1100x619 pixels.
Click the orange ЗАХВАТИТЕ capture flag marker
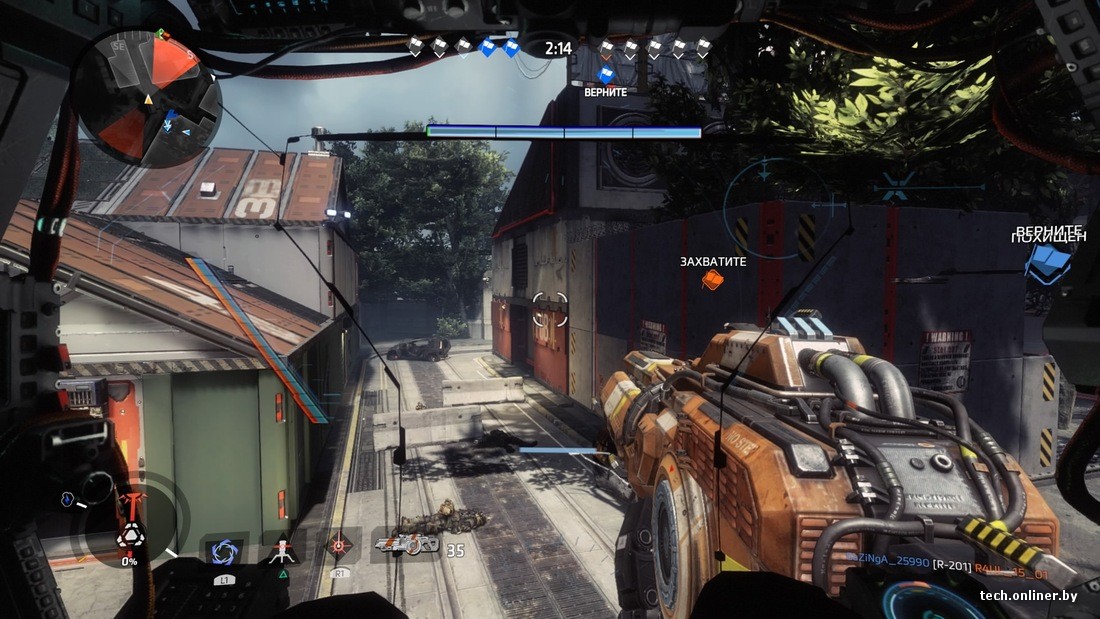[712, 280]
